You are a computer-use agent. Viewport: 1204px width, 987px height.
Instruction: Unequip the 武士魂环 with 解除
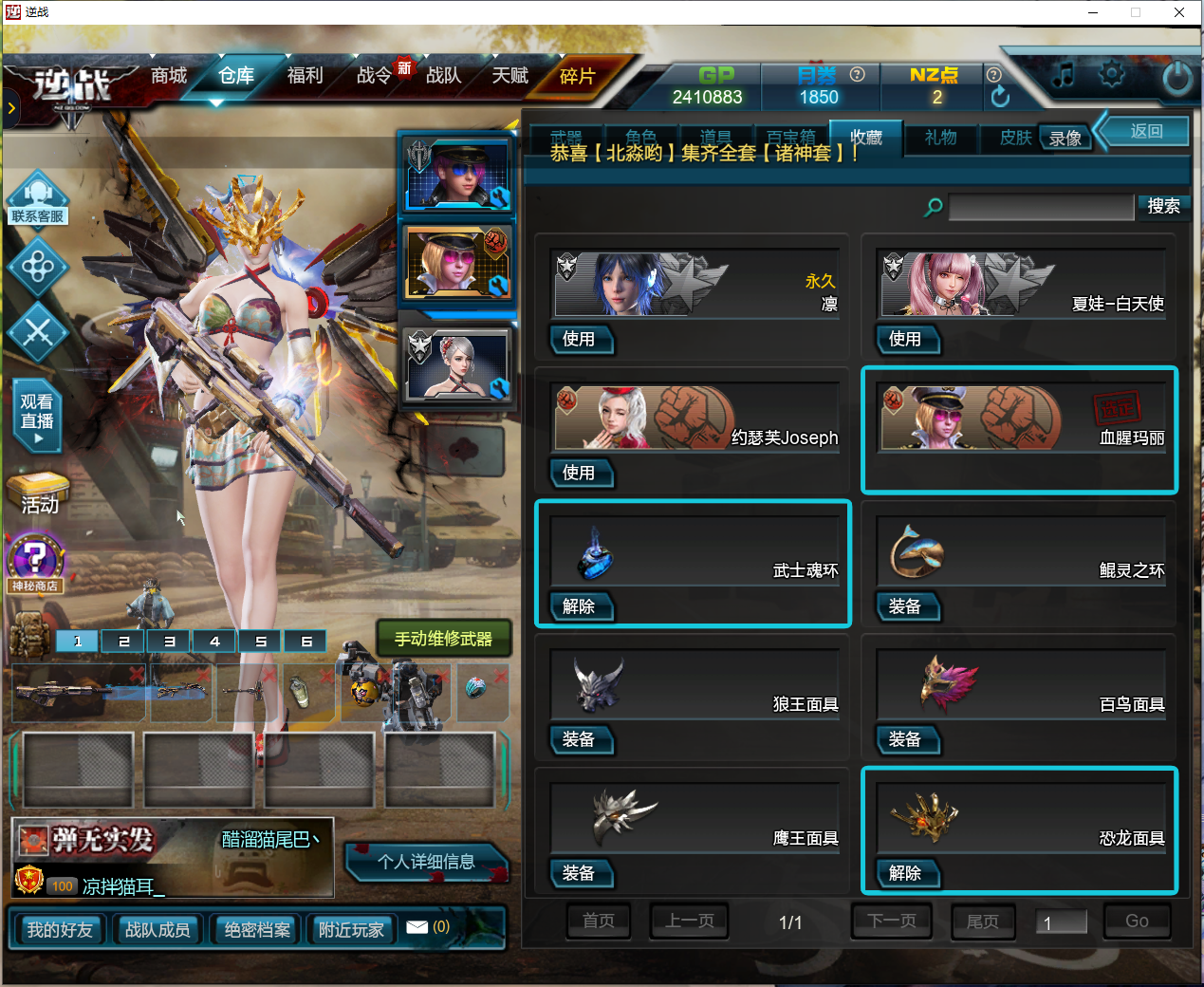coord(579,606)
